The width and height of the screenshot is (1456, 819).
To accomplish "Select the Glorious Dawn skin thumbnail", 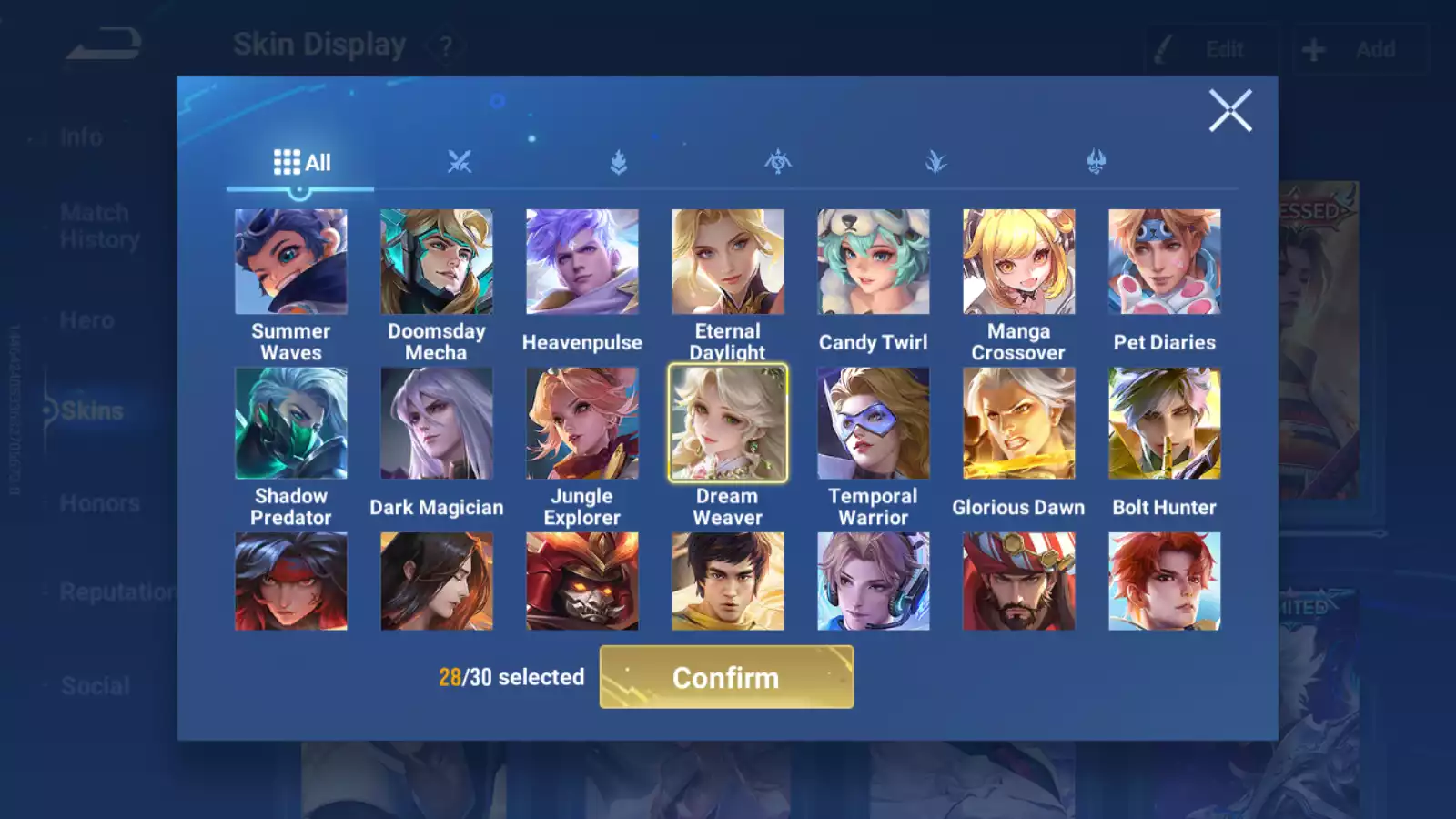I will point(1018,423).
